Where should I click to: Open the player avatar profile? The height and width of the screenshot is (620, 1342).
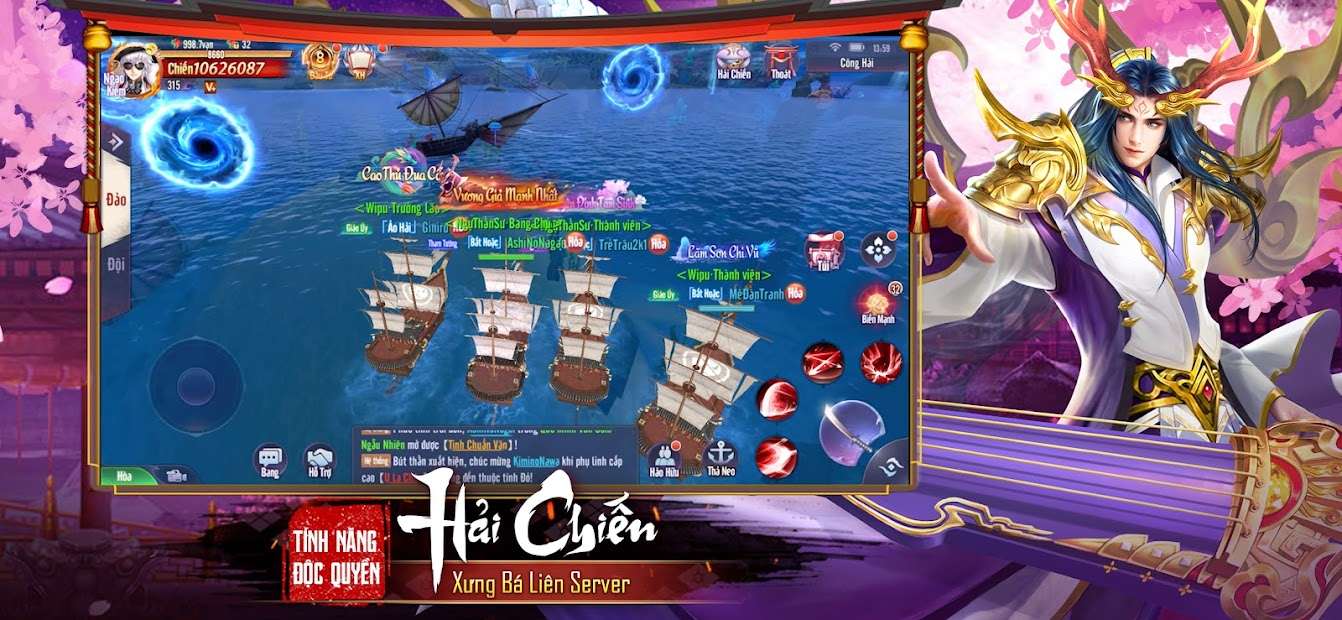pyautogui.click(x=130, y=70)
